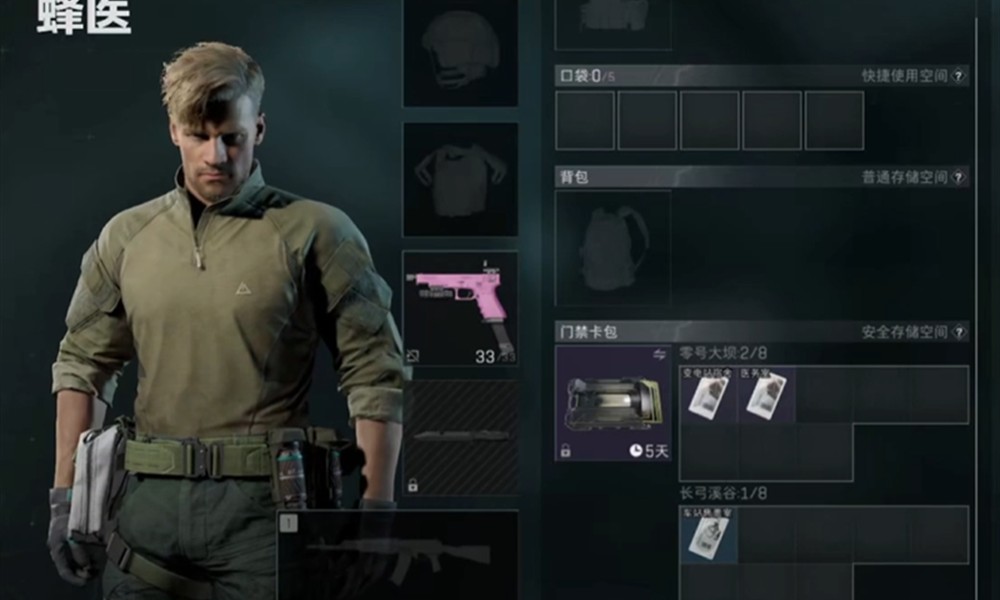1000x600 pixels.
Task: Show help for 安全存储空间
Action: tap(959, 331)
